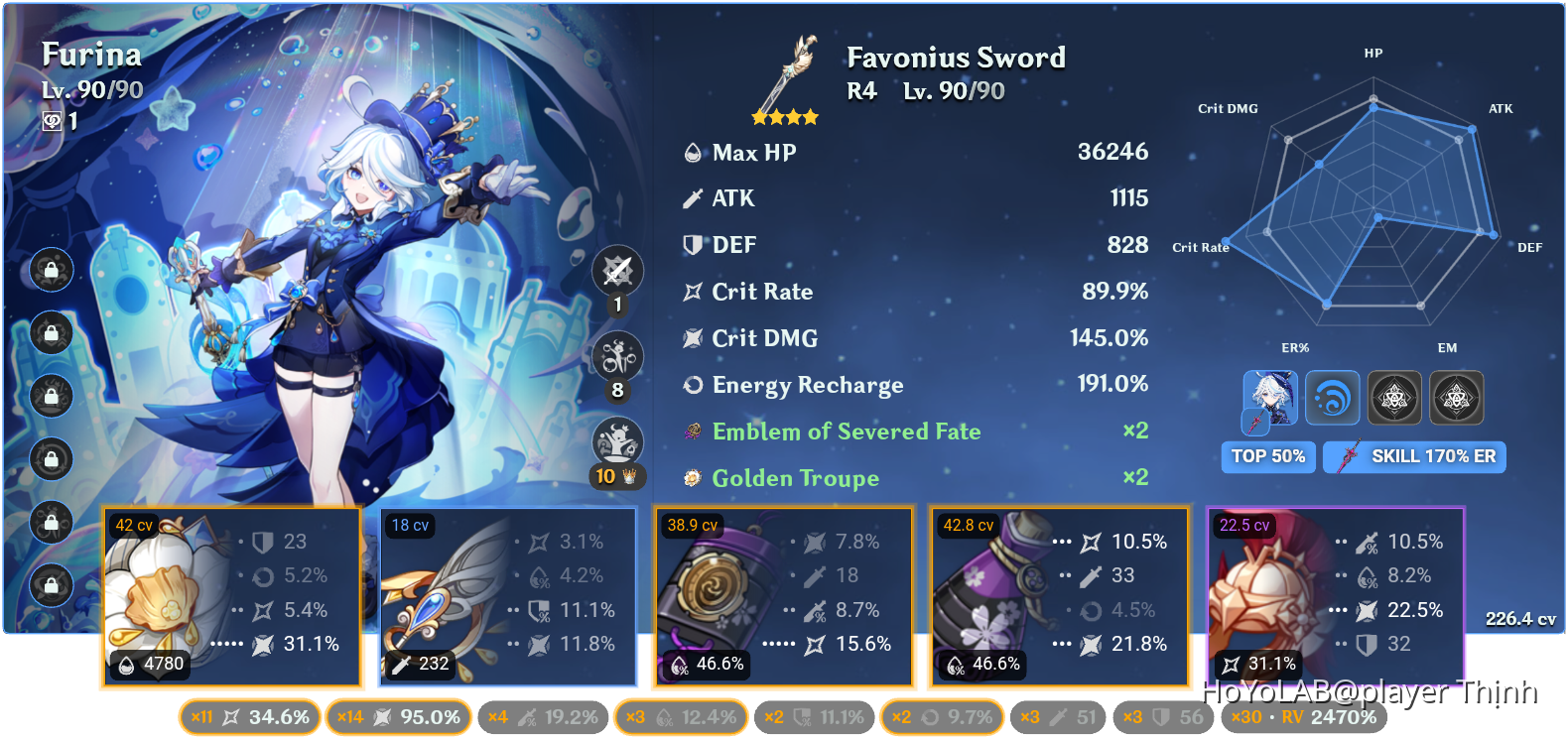1568x741 pixels.
Task: Click the TOP 50% button
Action: click(1268, 456)
